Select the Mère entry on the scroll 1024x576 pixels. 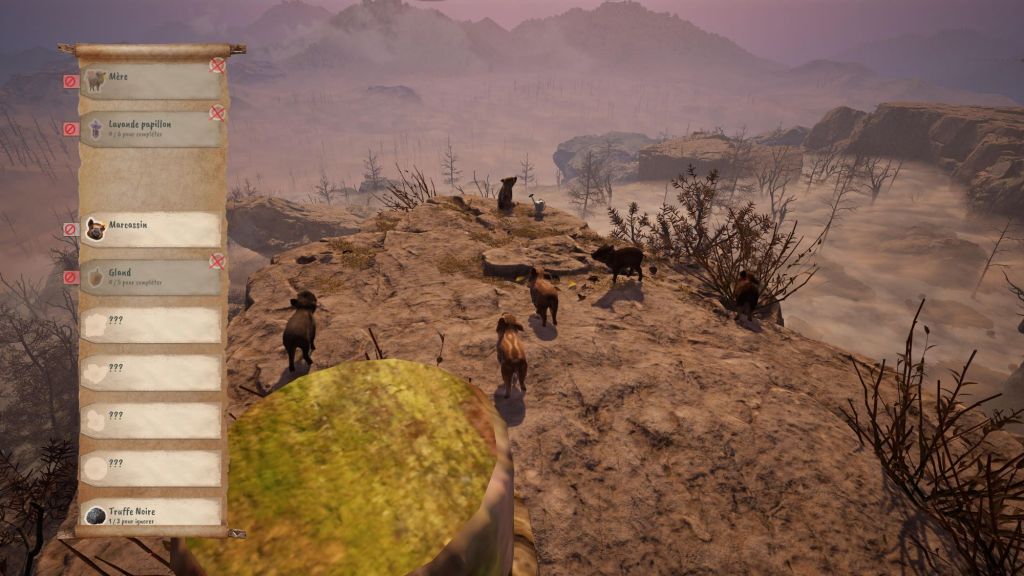point(150,81)
